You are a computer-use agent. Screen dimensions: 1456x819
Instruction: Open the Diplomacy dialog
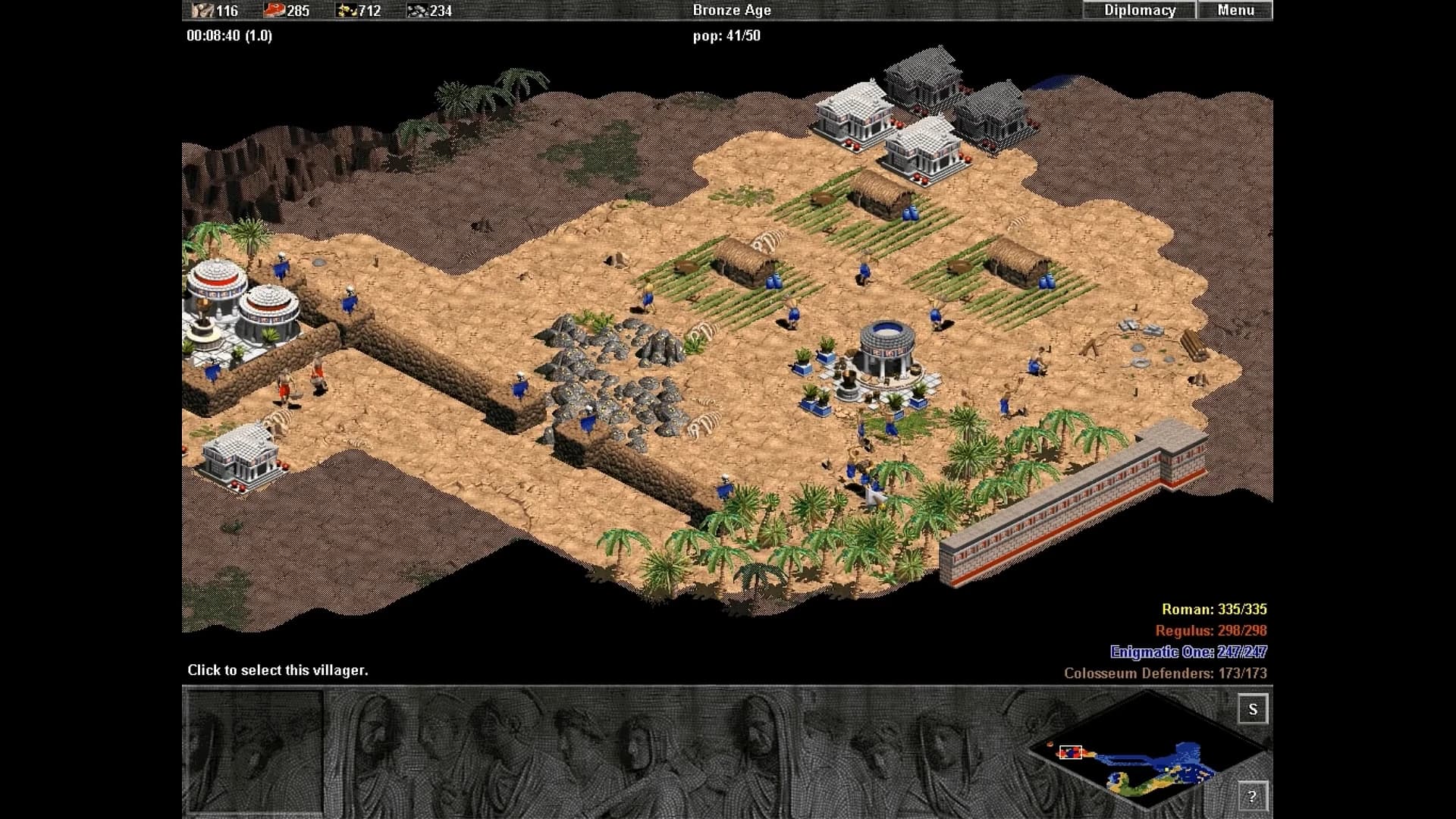1139,10
